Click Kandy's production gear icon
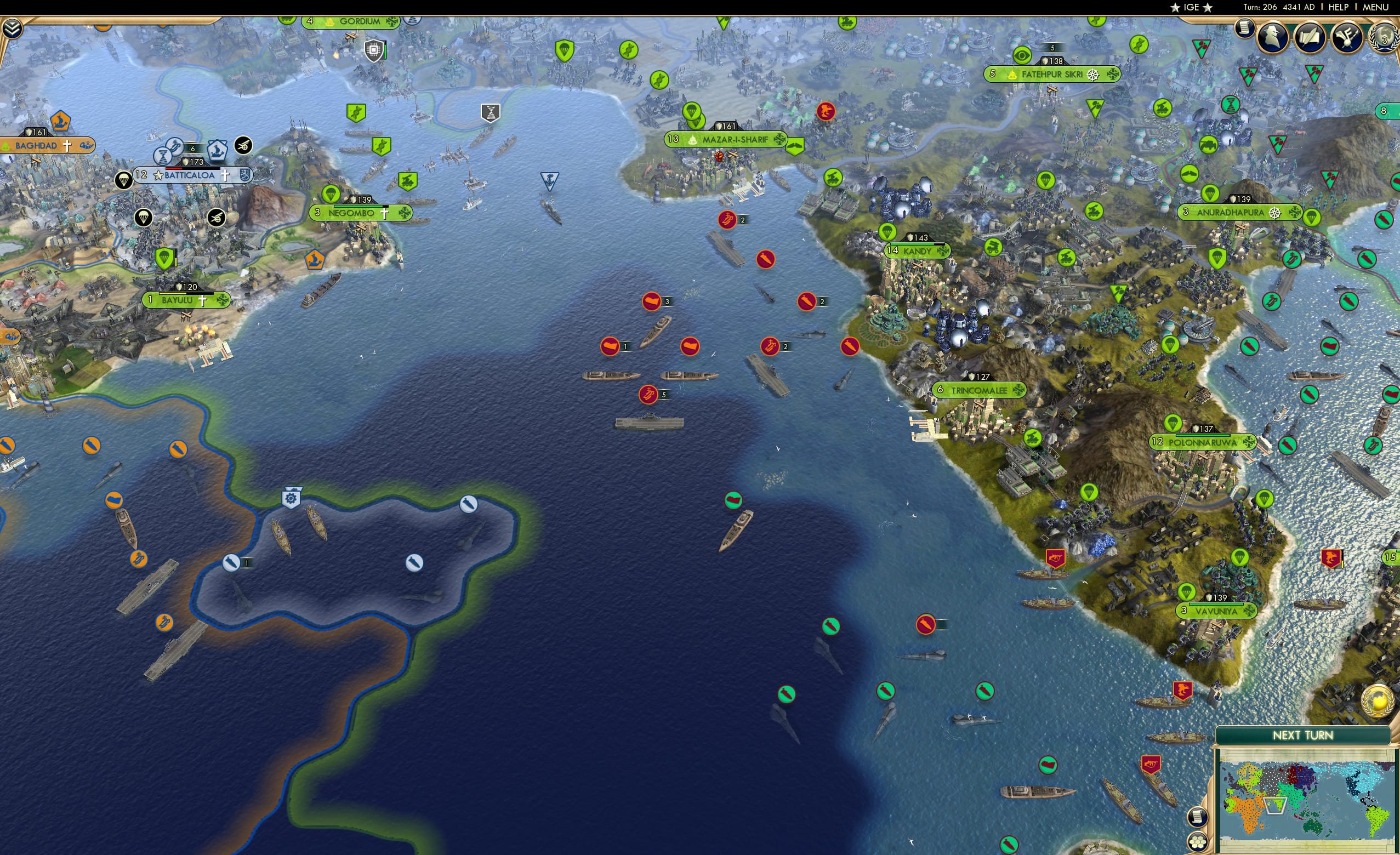This screenshot has width=1400, height=855. [x=942, y=251]
